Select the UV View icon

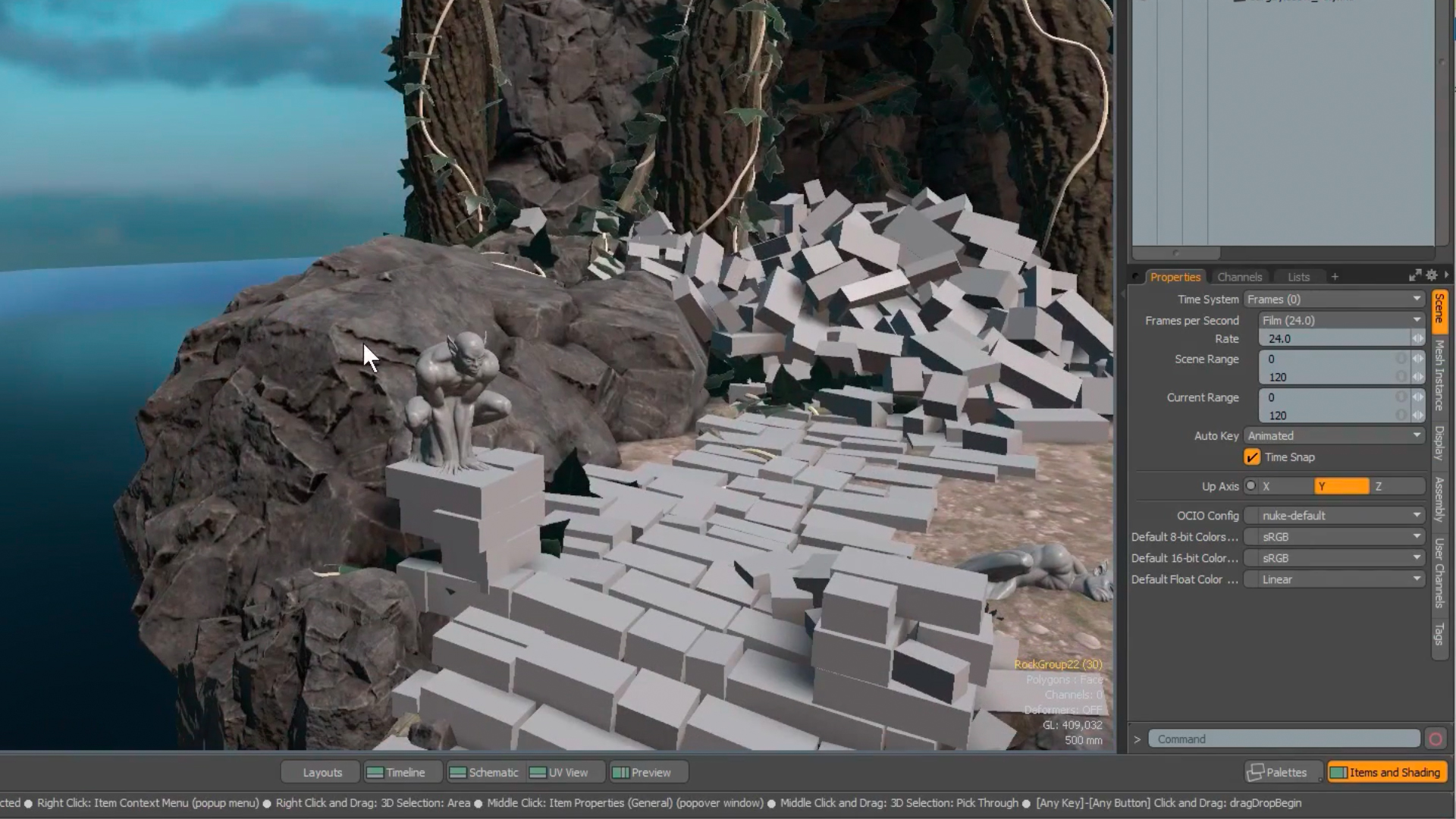[x=540, y=772]
